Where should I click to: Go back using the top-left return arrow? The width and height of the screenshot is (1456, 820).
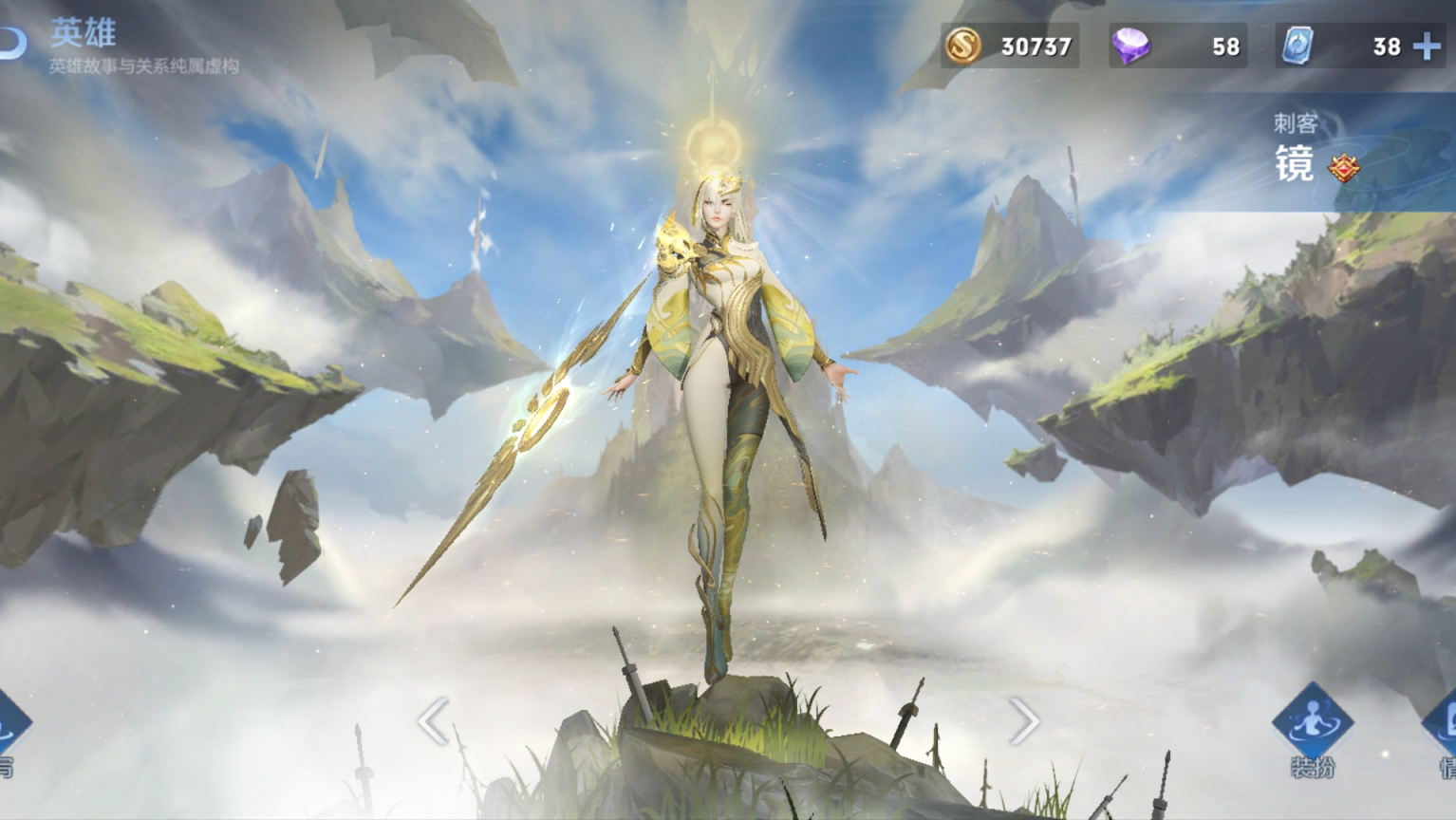click(13, 42)
